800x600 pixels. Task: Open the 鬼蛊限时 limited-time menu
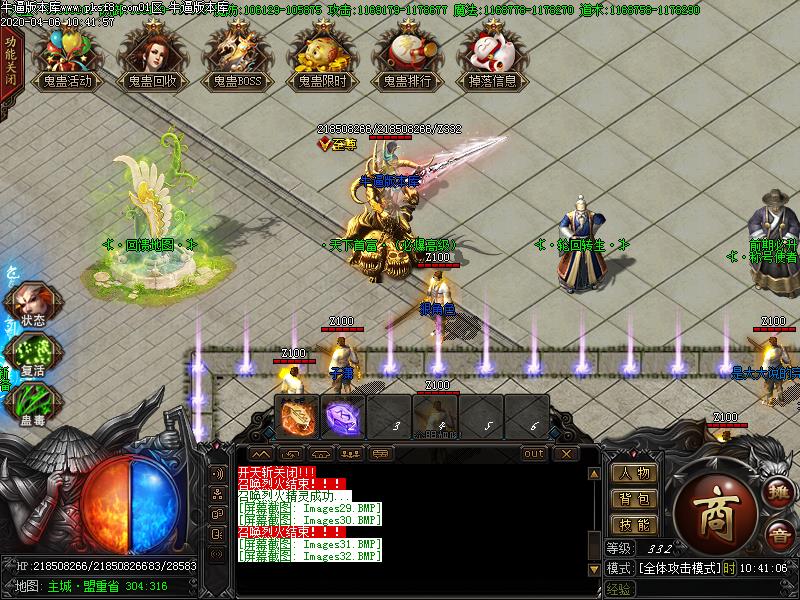click(x=322, y=58)
